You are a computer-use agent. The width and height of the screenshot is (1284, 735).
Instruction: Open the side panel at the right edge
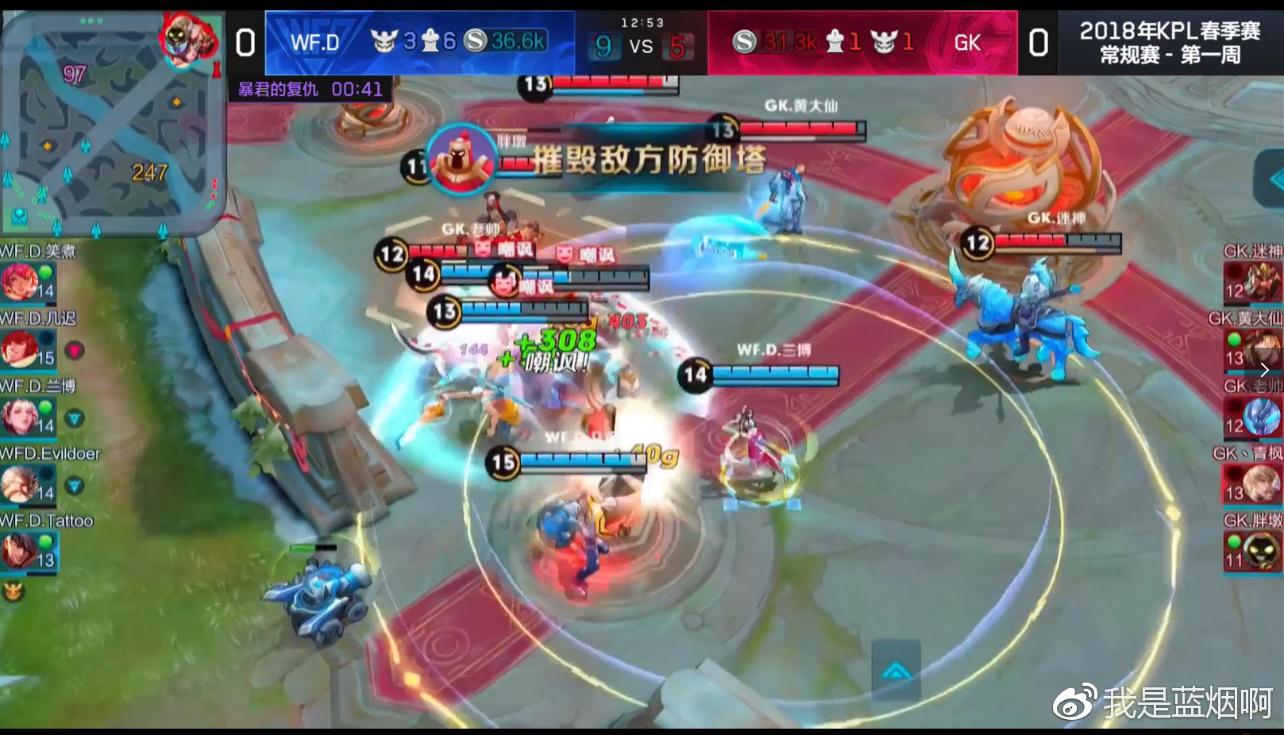[1272, 178]
